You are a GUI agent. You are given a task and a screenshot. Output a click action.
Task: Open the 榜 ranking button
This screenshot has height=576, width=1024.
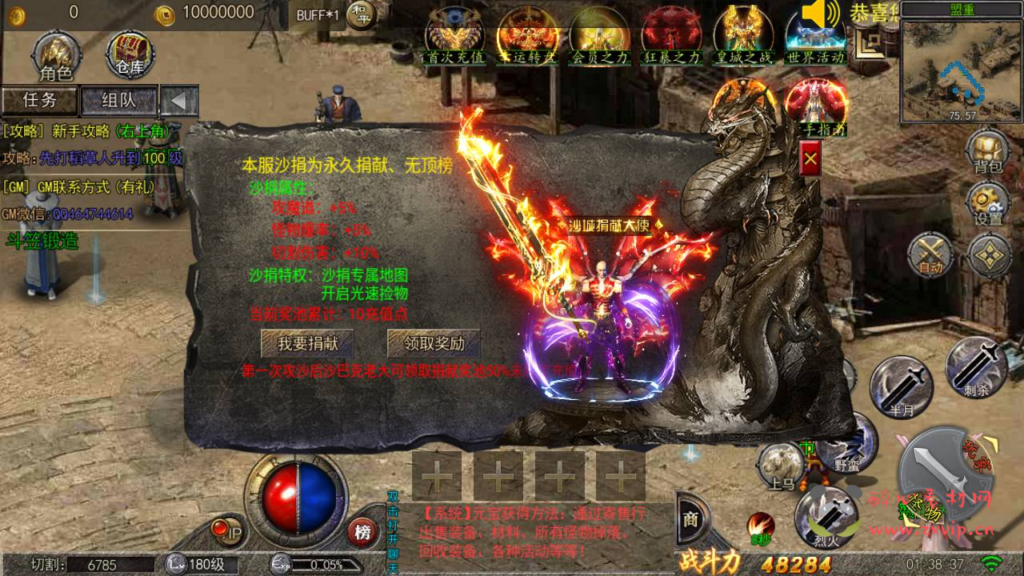(363, 531)
